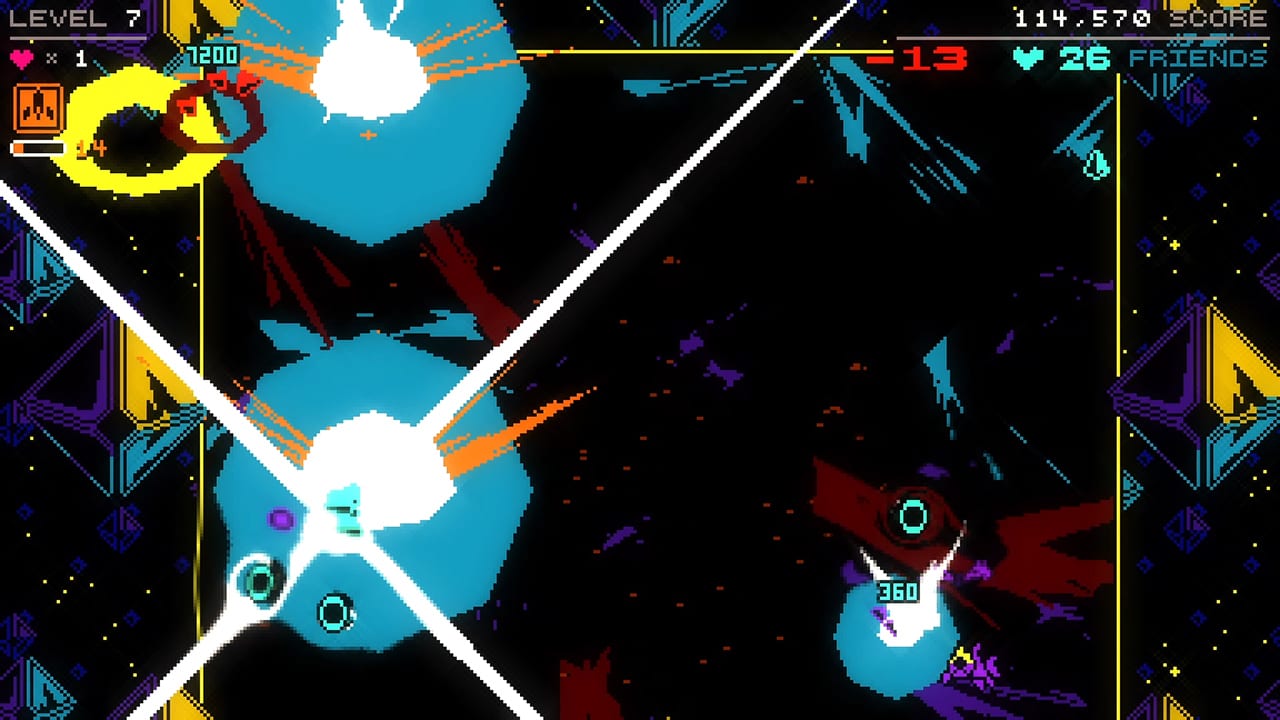Click the 360 score popup

899,593
